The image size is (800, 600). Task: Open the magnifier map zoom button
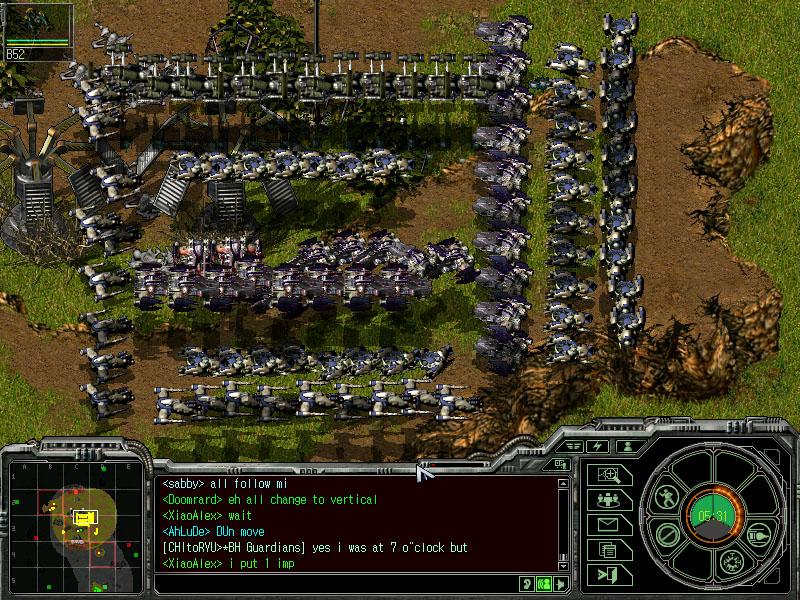(610, 475)
